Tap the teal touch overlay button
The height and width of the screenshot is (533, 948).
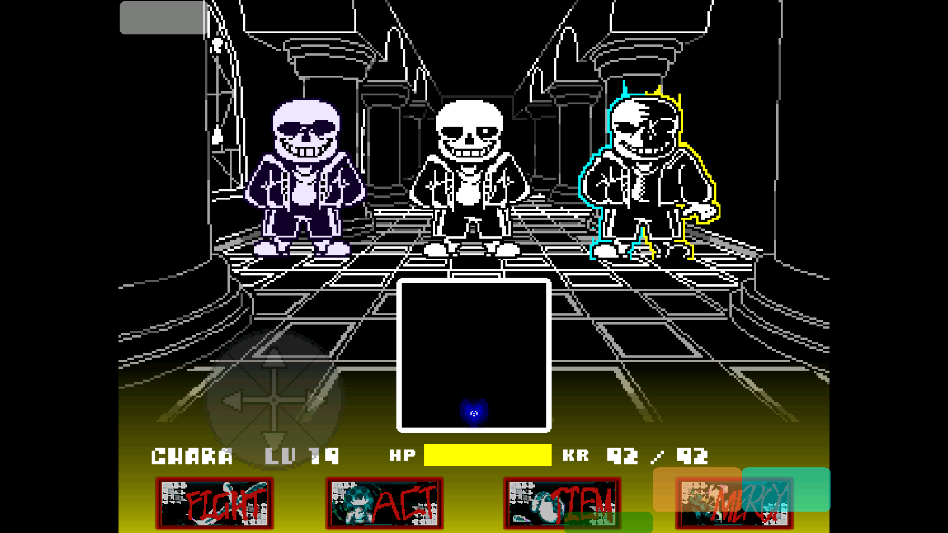(x=787, y=489)
